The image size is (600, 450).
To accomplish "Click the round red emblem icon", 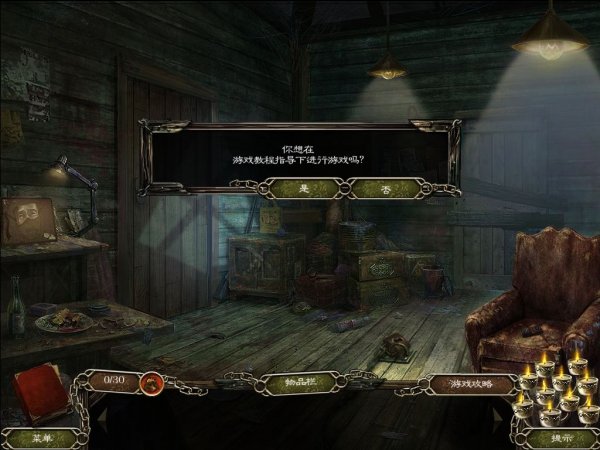I will (153, 381).
